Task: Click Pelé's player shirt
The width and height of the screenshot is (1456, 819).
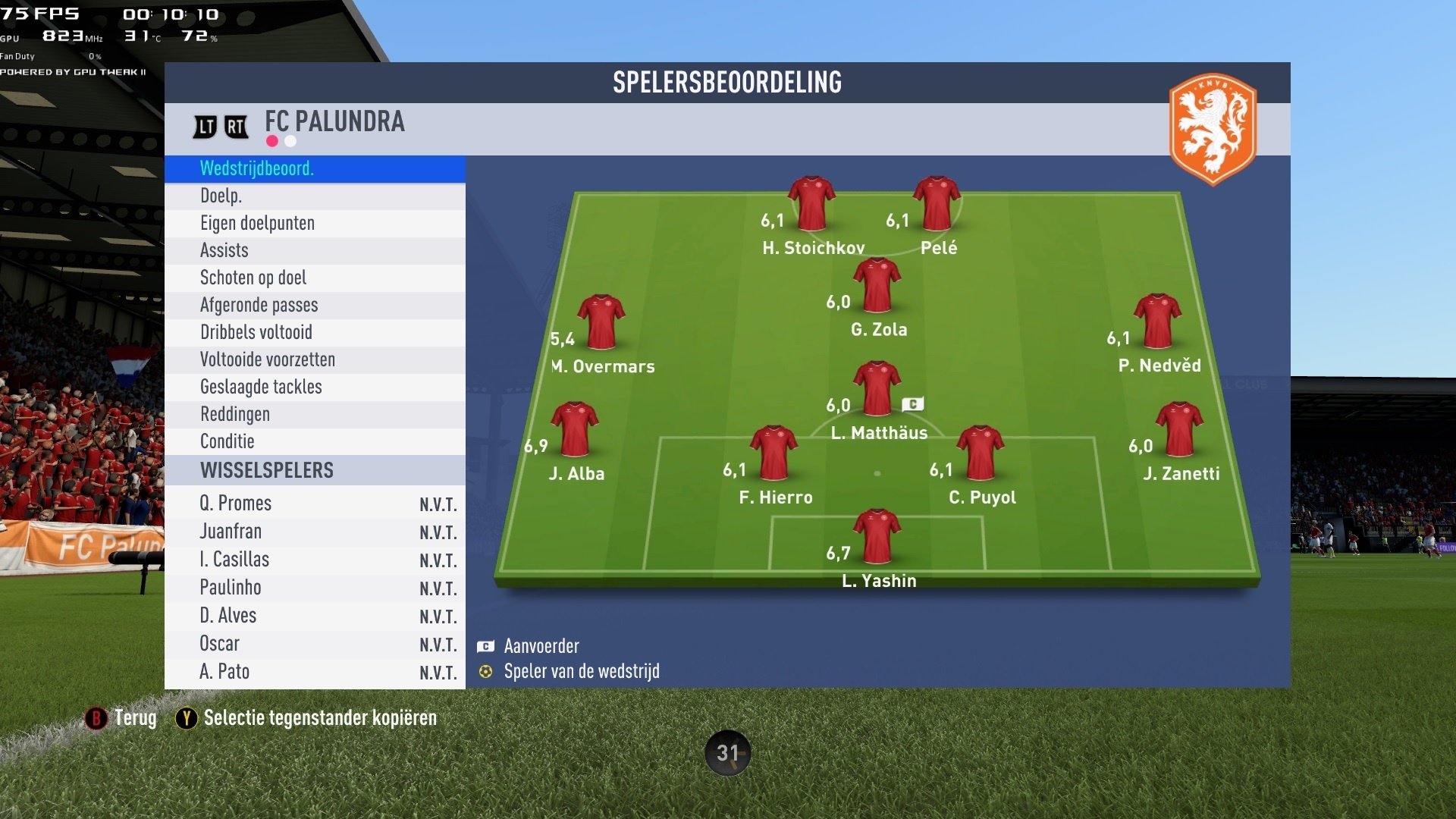Action: click(937, 204)
